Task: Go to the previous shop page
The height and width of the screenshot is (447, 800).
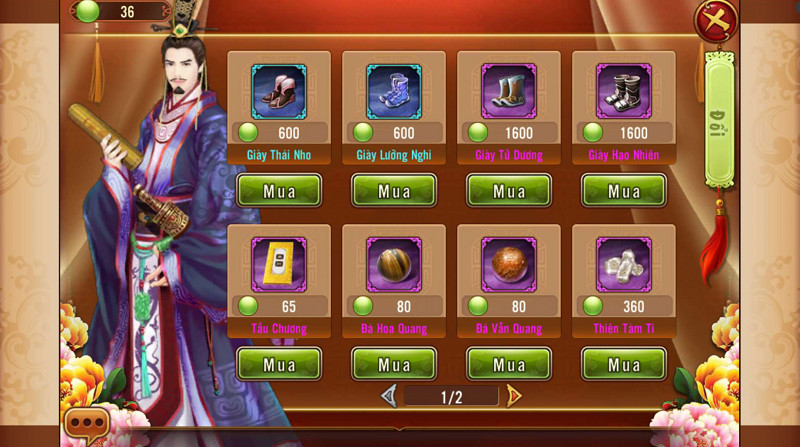Action: [389, 396]
